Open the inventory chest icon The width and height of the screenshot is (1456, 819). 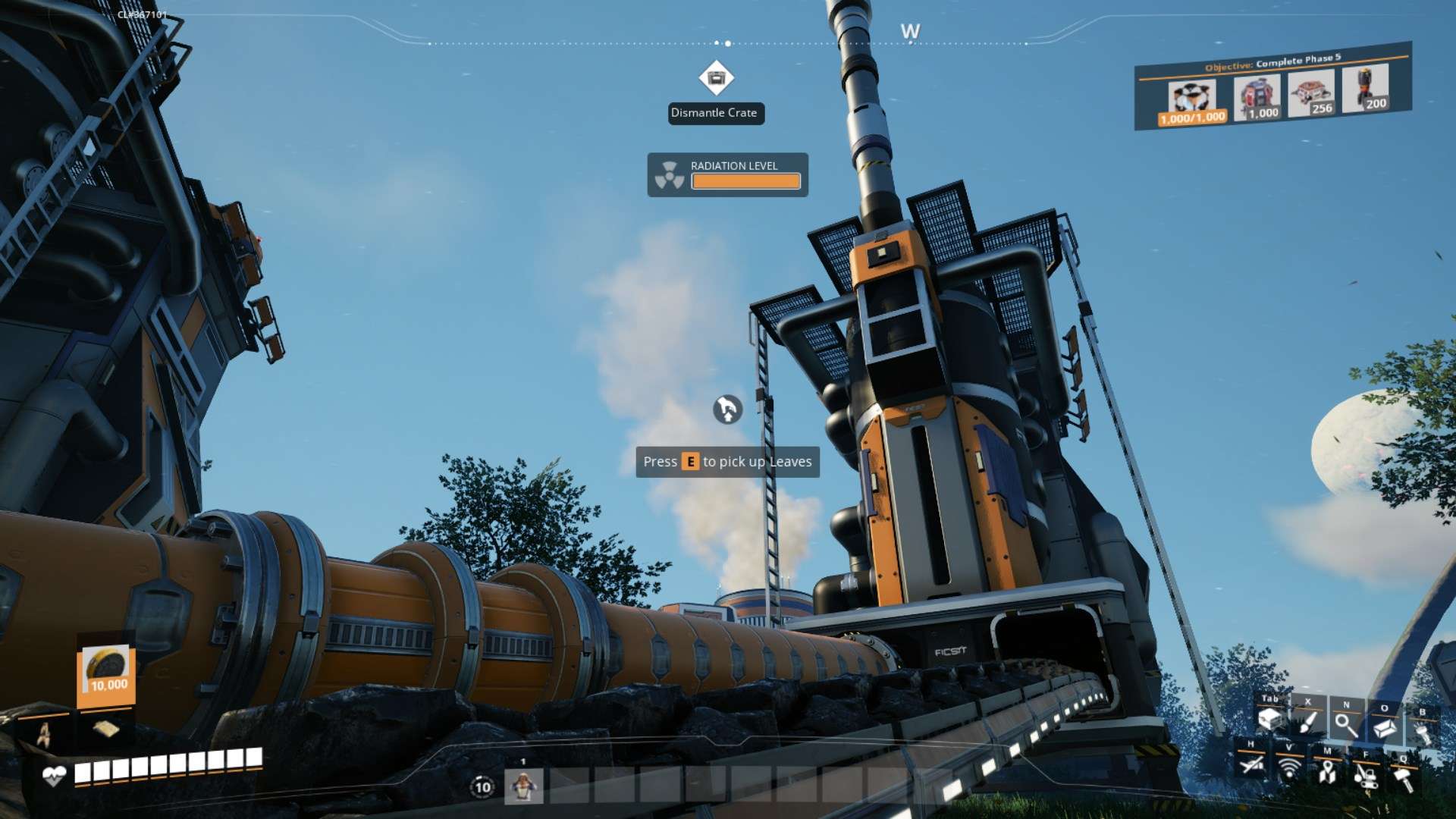(x=1270, y=719)
